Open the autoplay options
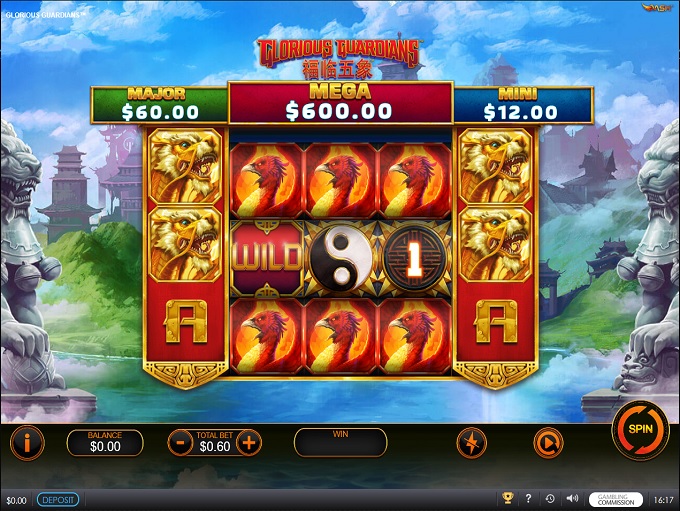 click(x=547, y=442)
